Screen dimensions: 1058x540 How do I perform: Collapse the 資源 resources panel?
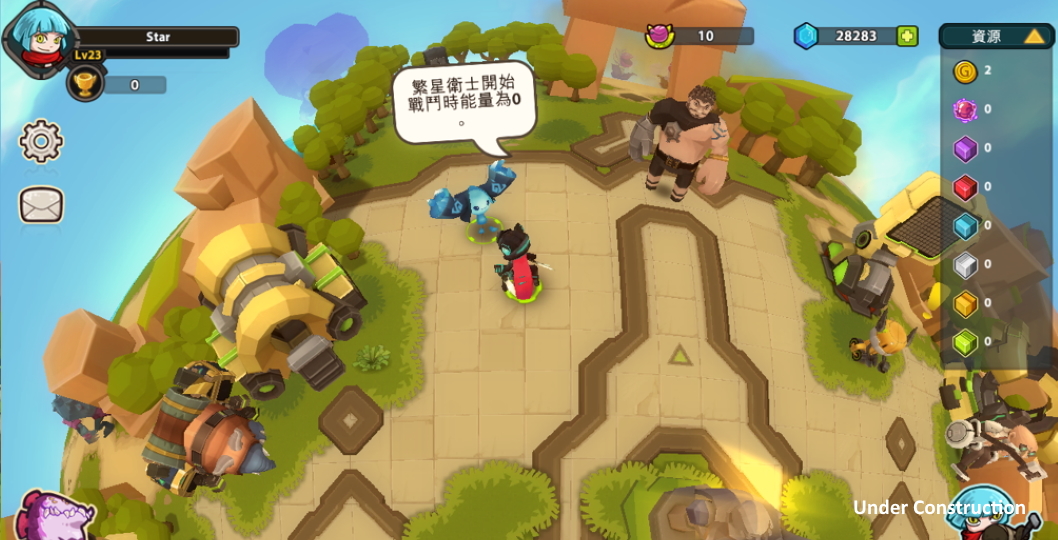point(1034,37)
